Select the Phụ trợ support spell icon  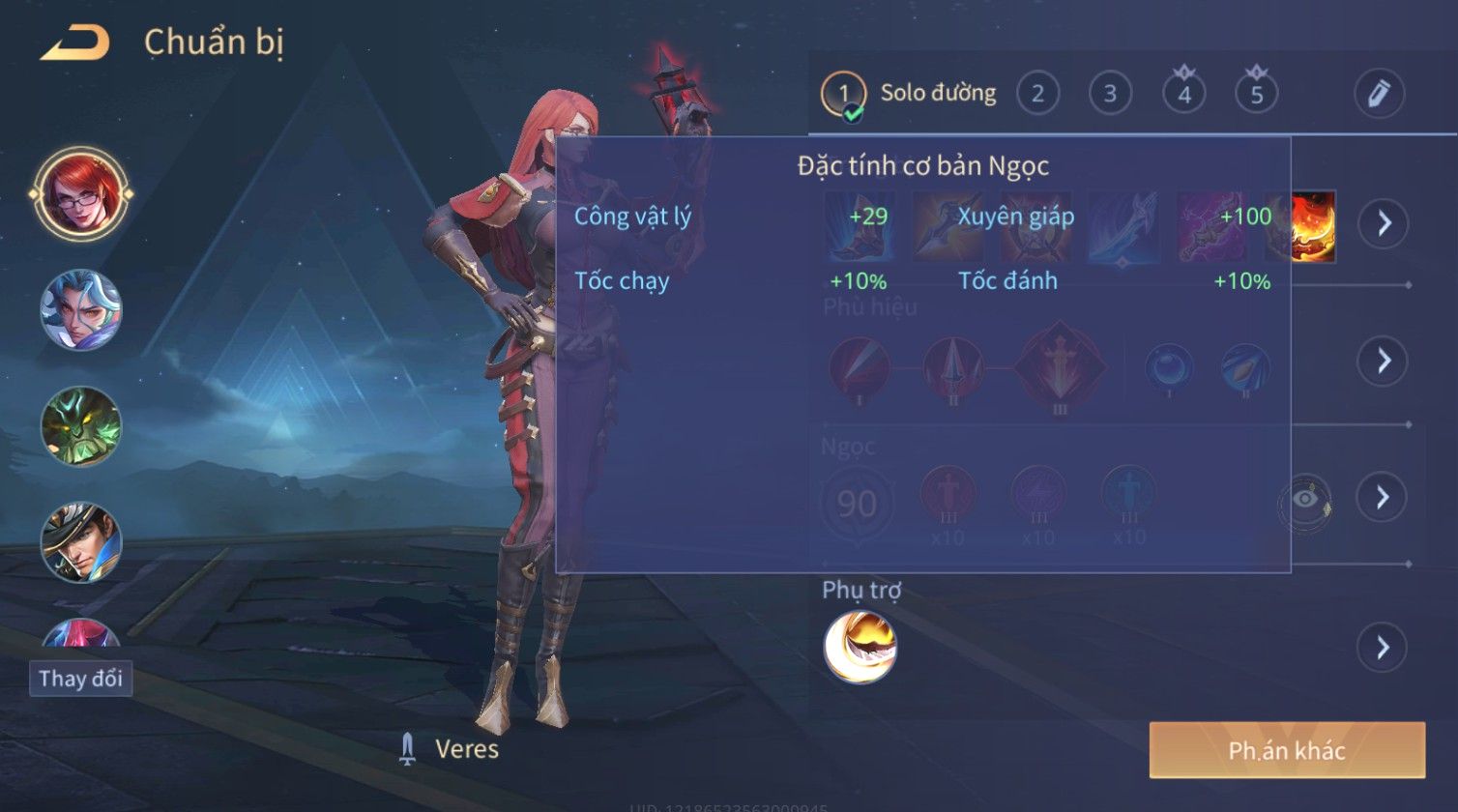[860, 647]
